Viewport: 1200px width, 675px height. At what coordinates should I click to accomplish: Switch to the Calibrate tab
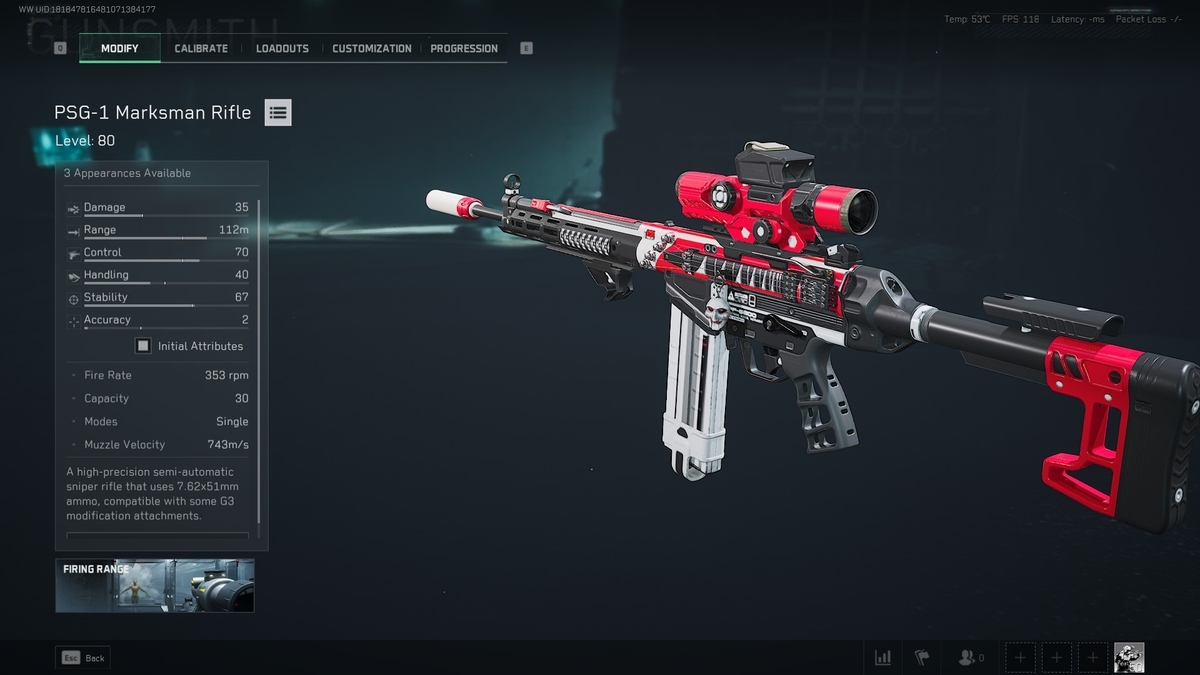pos(201,48)
